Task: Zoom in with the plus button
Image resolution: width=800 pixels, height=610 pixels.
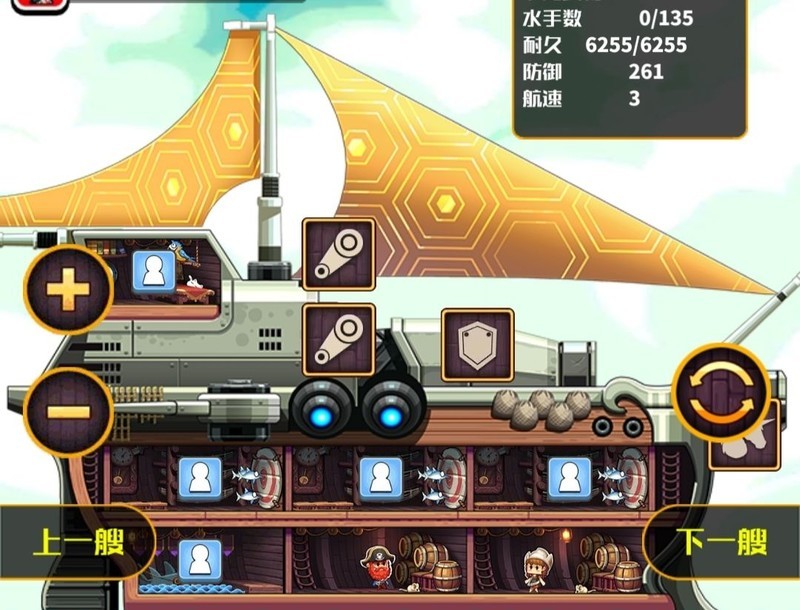Action: click(68, 289)
